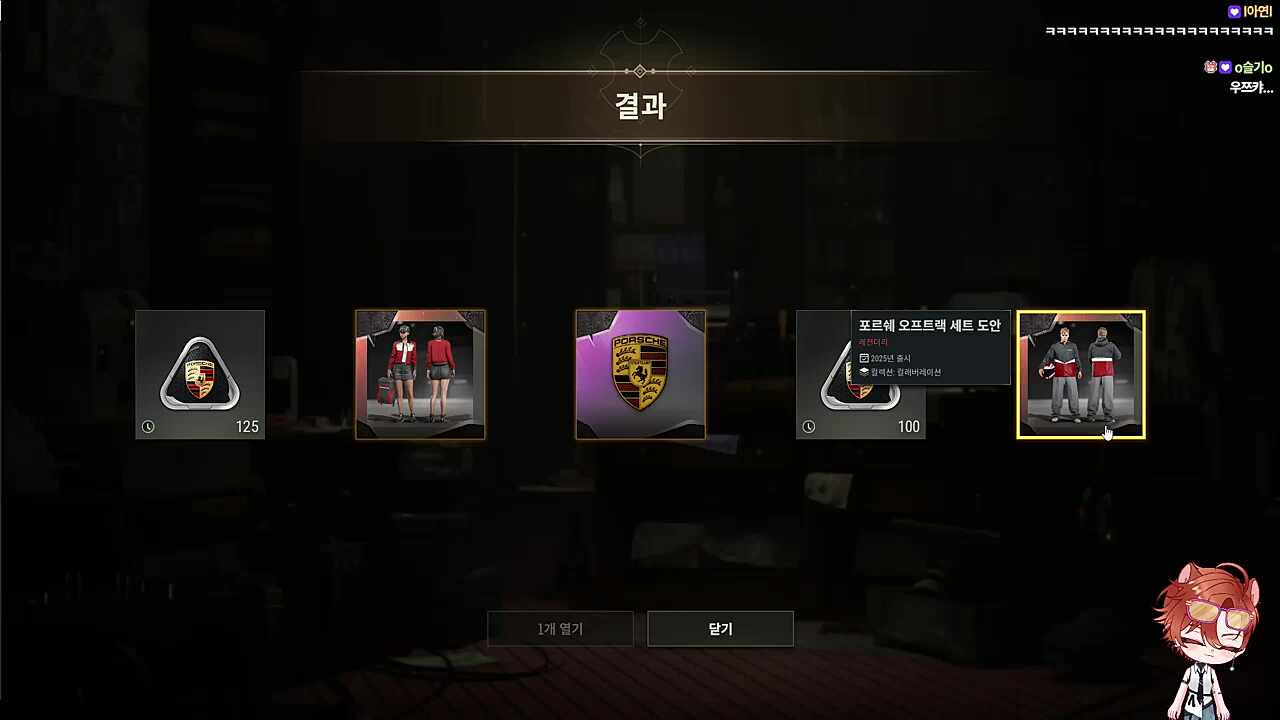
Task: Click the 결과 title header
Action: click(x=640, y=107)
